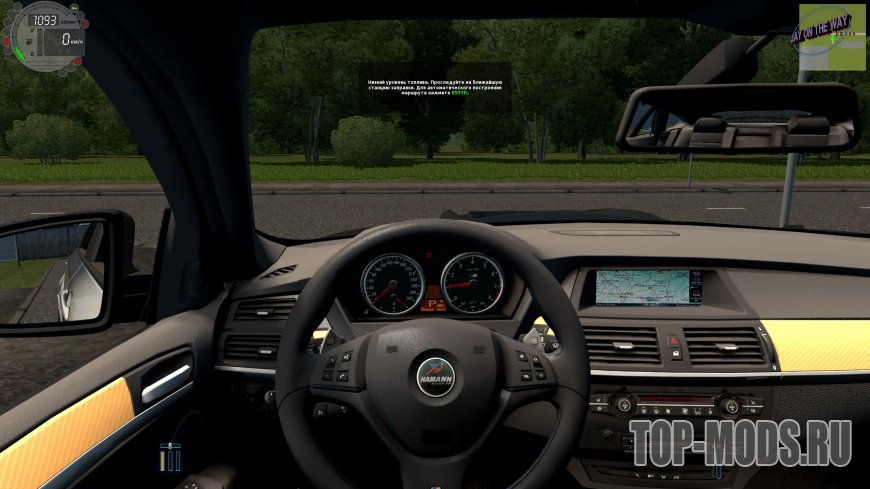Open the minimap in the top corner

(832, 37)
